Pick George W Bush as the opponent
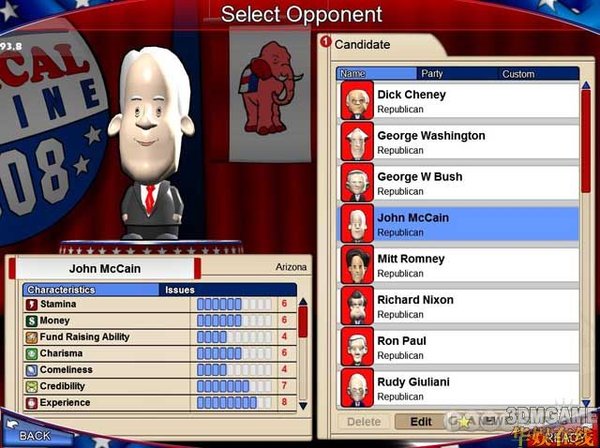 click(460, 183)
